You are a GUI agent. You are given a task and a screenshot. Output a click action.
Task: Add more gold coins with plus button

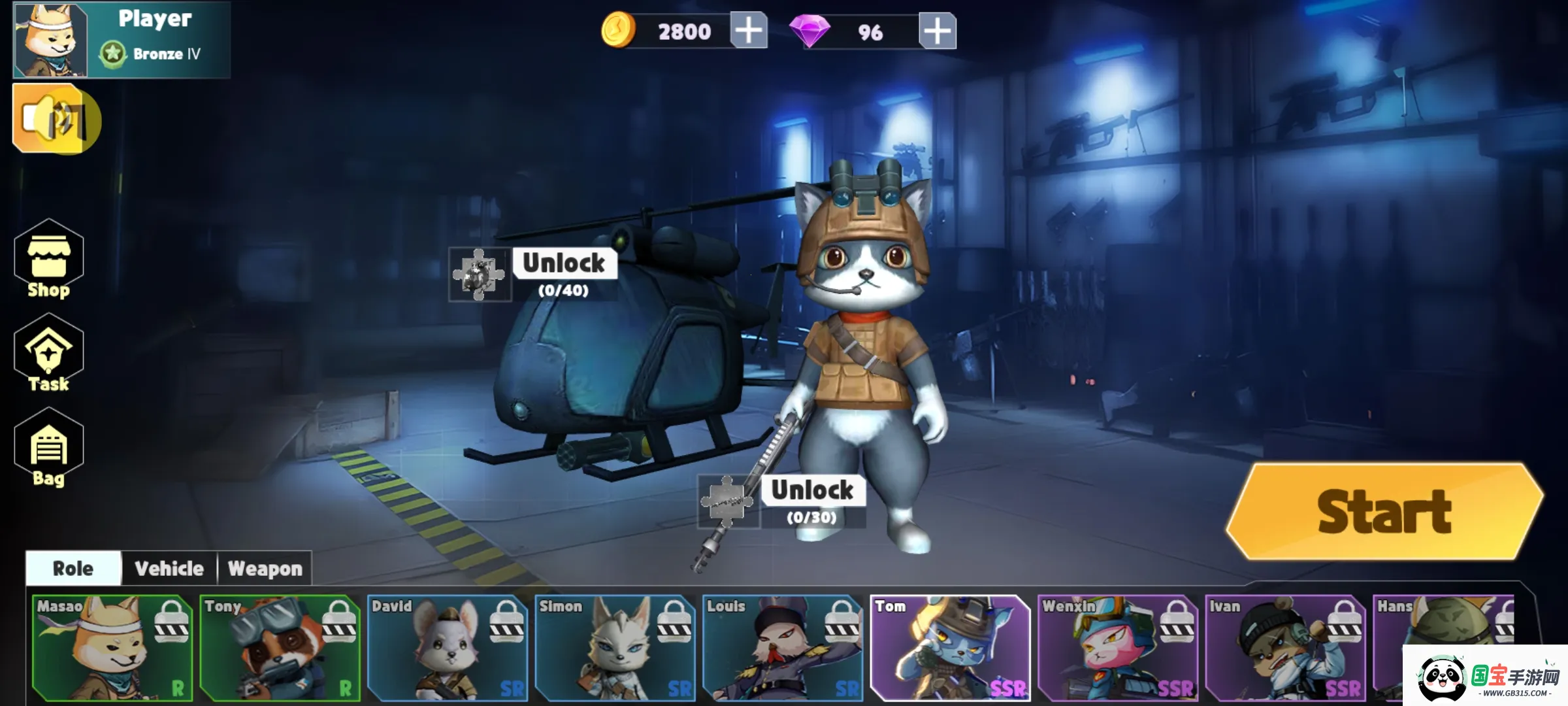coord(748,31)
